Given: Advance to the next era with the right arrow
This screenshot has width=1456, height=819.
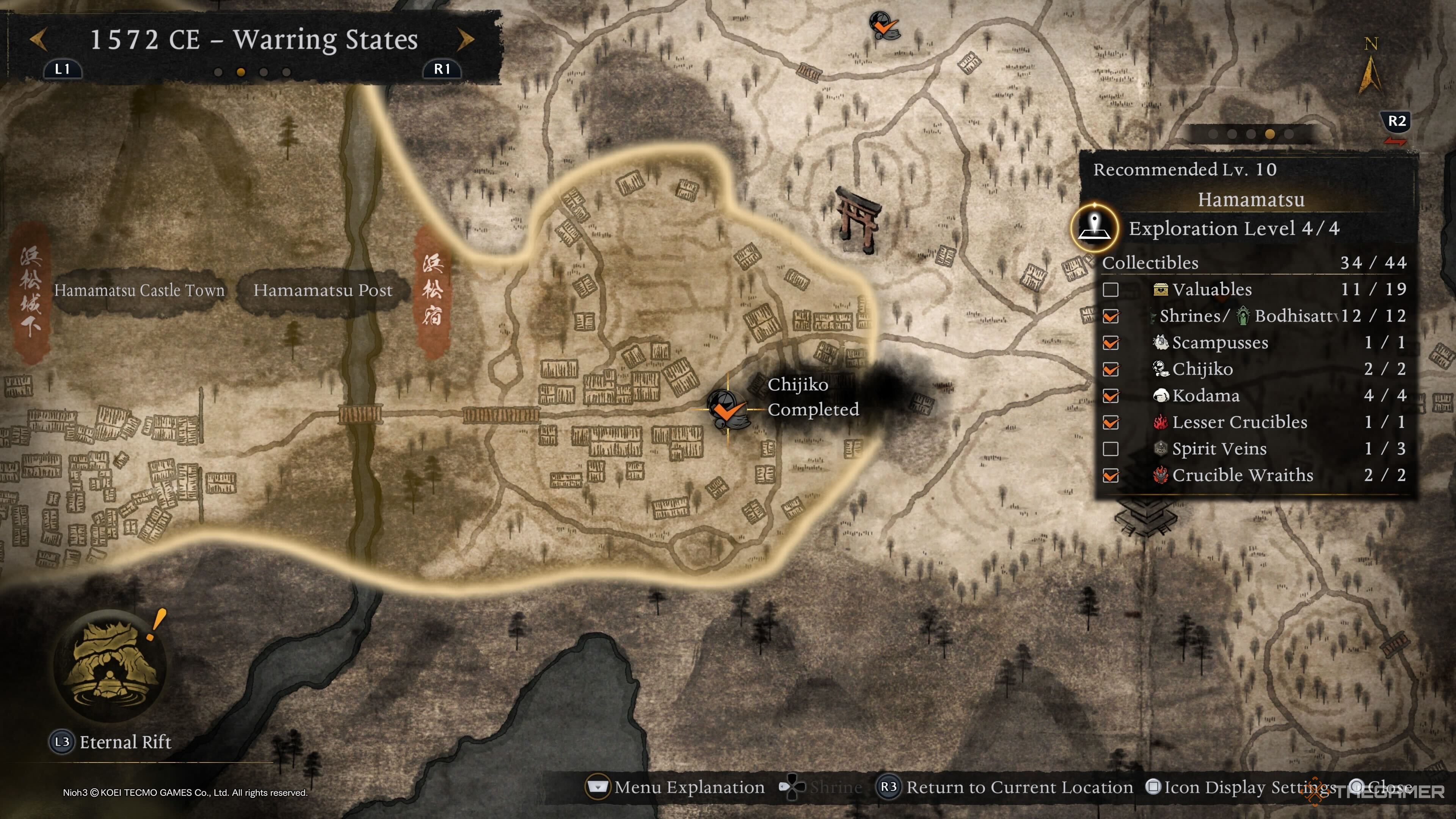Looking at the screenshot, I should click(465, 39).
